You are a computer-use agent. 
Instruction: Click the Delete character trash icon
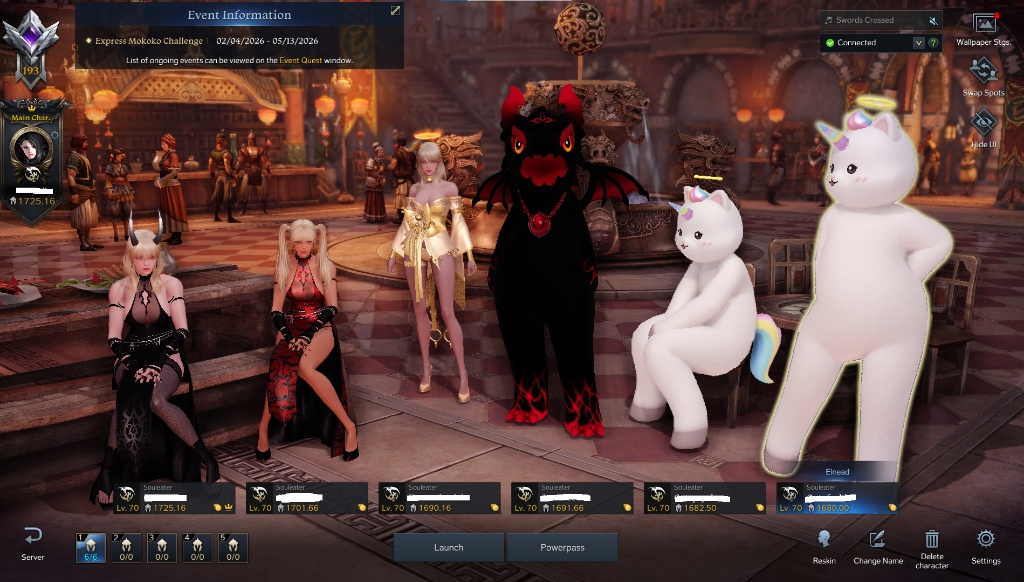click(x=932, y=544)
